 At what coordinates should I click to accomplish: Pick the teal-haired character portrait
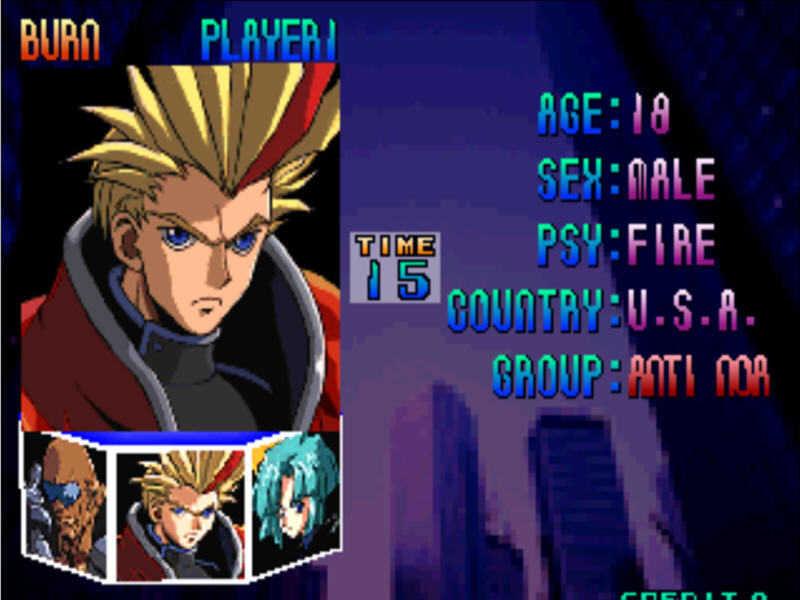tap(294, 500)
